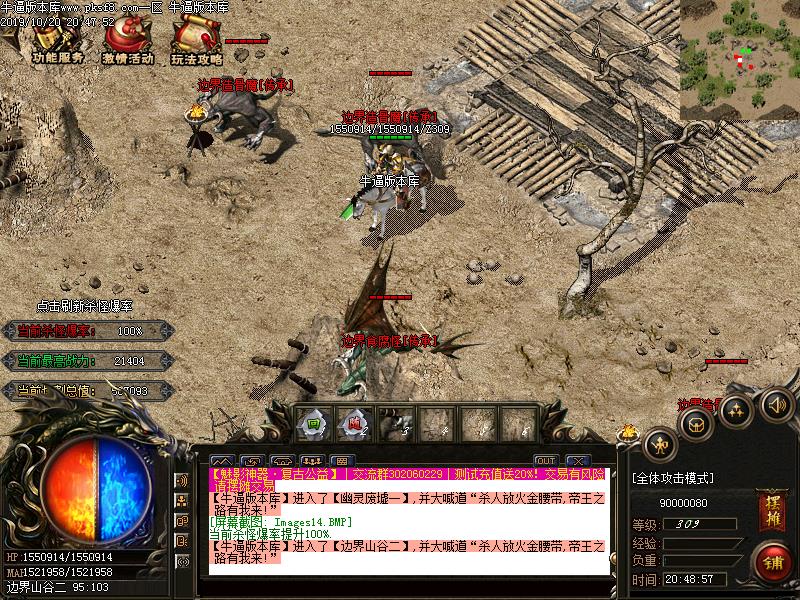This screenshot has width=800, height=600.
Task: Click the chat message log area
Action: coord(410,540)
